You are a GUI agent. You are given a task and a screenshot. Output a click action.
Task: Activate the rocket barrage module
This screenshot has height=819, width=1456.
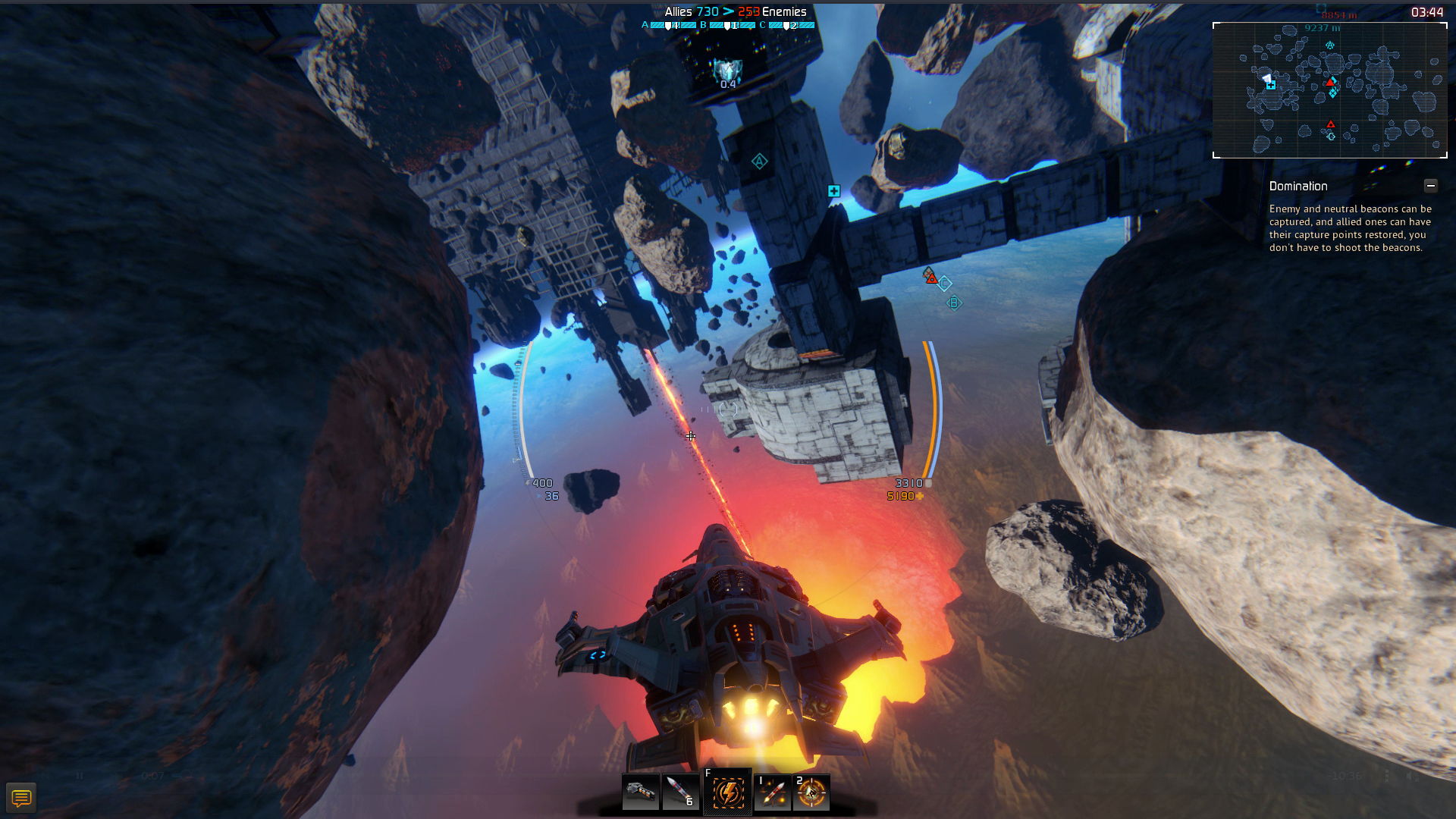click(x=773, y=792)
